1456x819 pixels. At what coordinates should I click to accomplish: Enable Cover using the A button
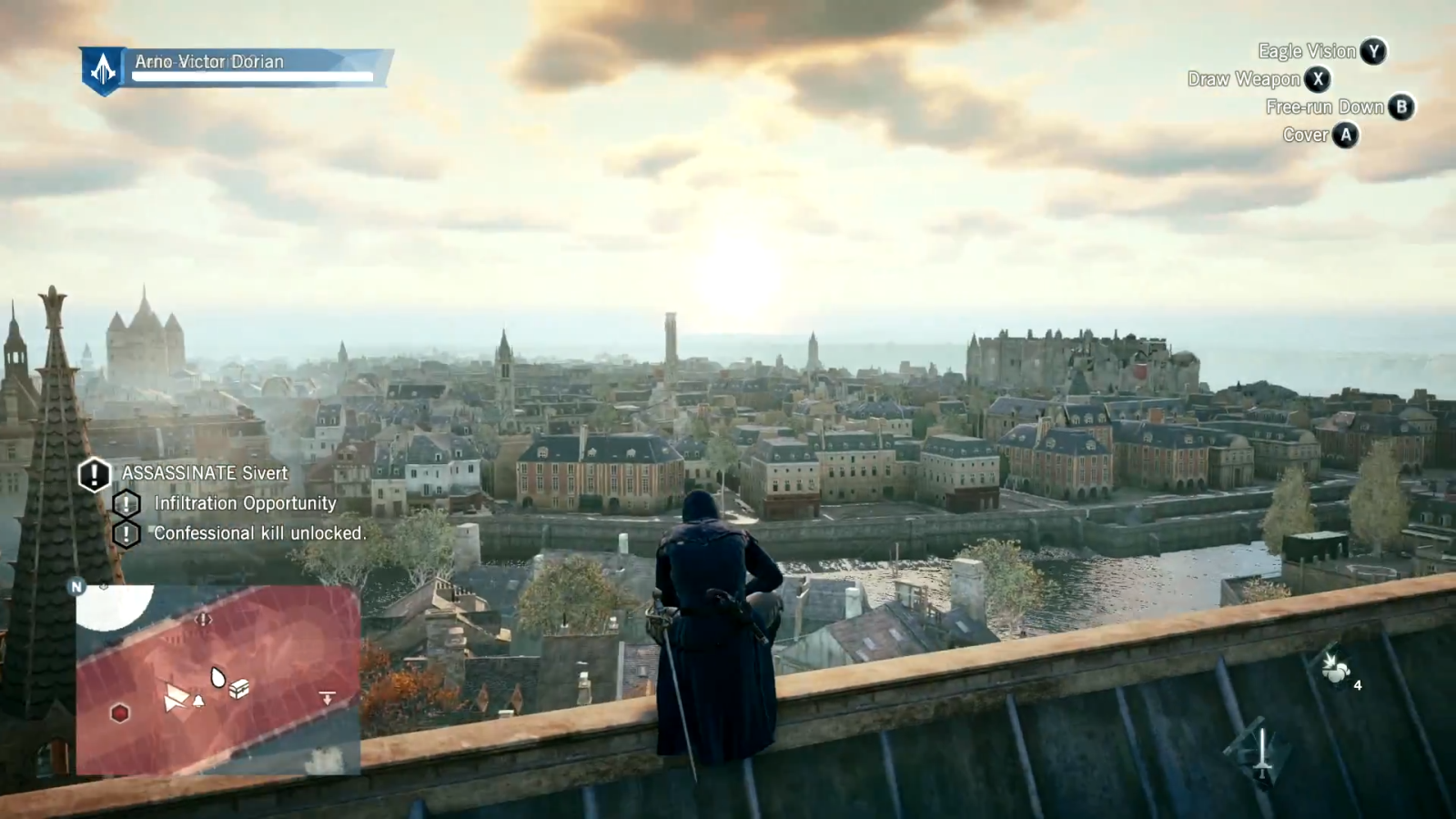click(x=1345, y=136)
